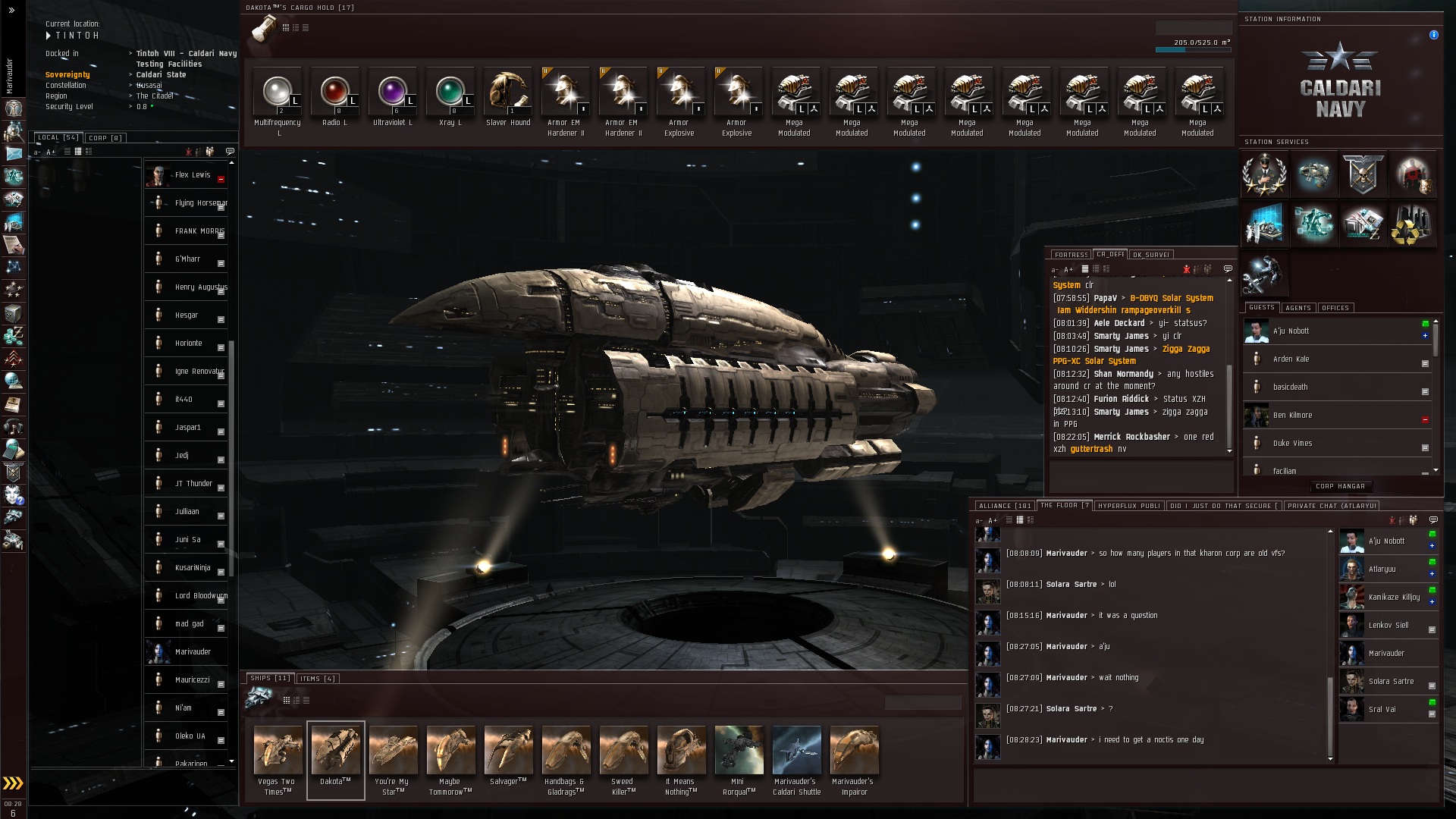Show the station Offices tab
This screenshot has height=819, width=1456.
(x=1335, y=308)
